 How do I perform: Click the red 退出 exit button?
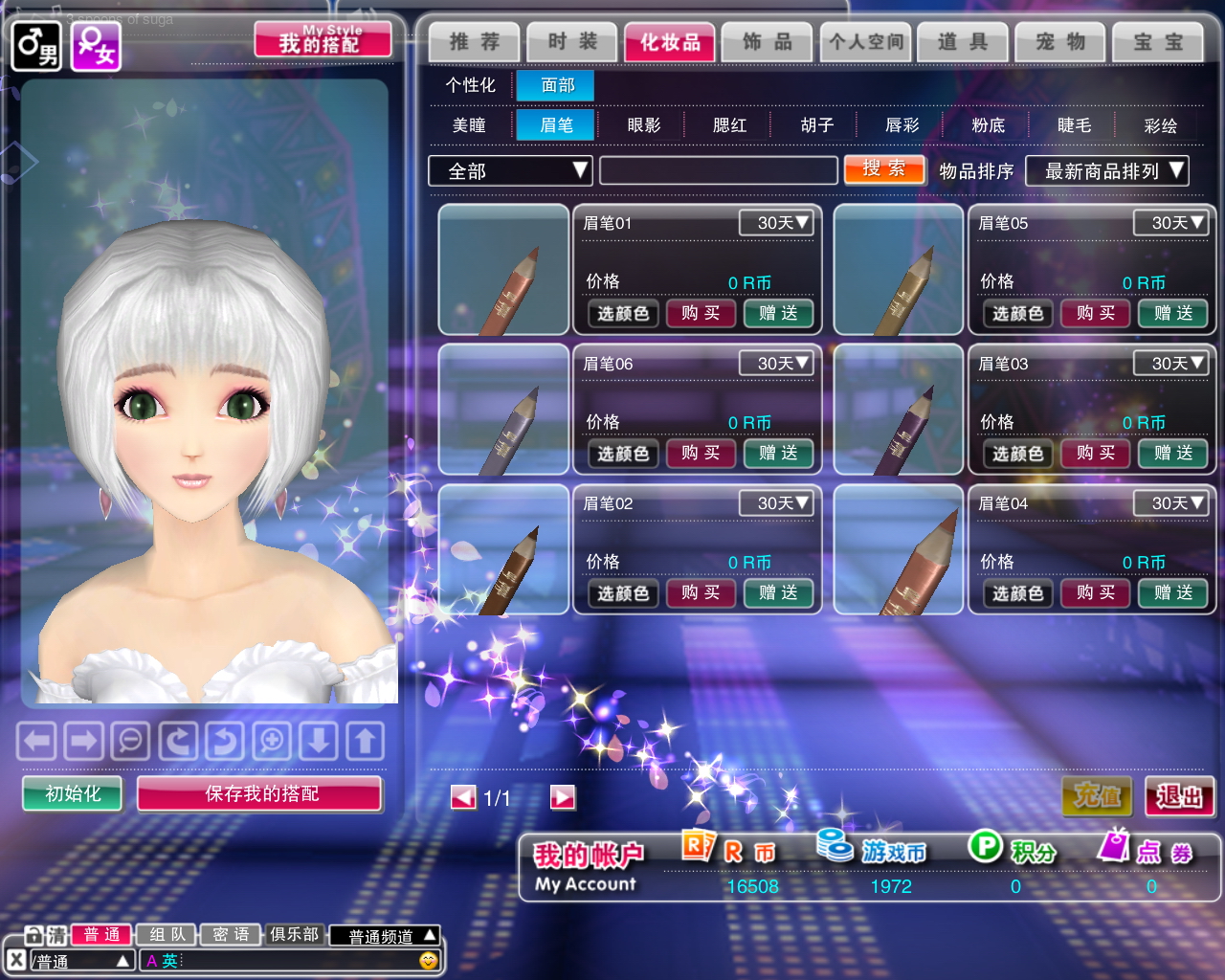pyautogui.click(x=1179, y=796)
